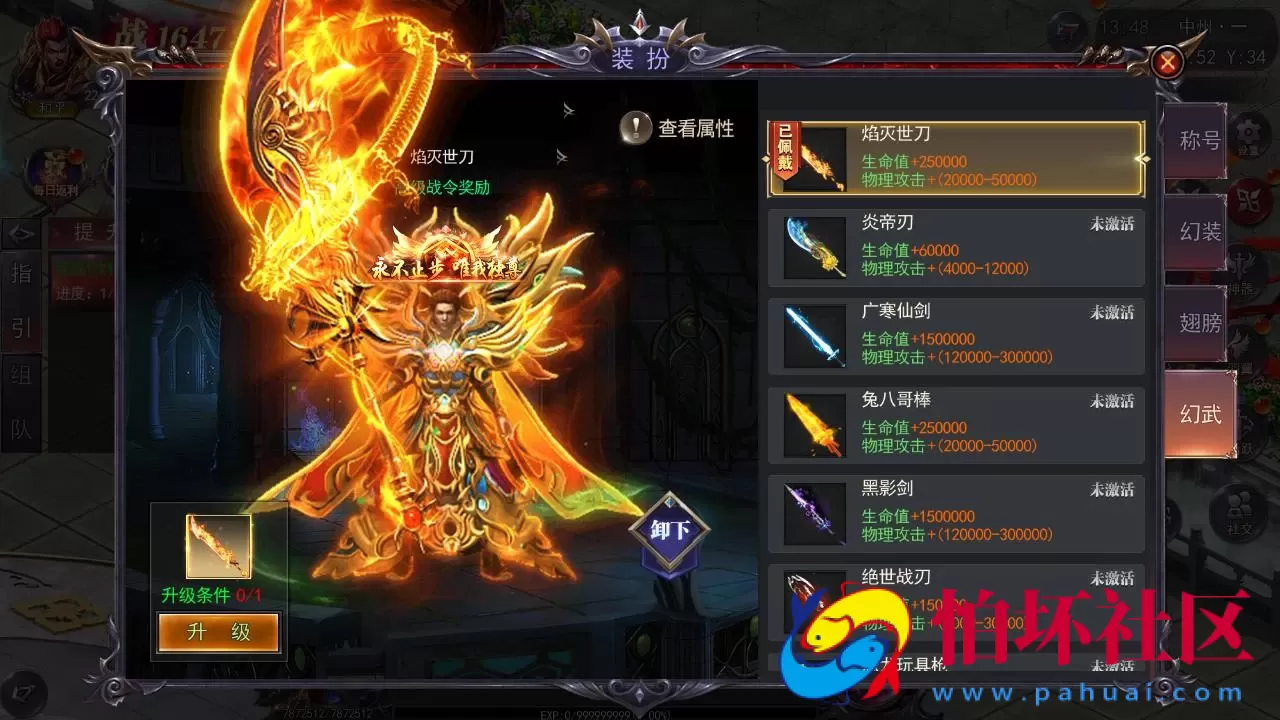Image resolution: width=1280 pixels, height=720 pixels.
Task: Click the 黑影剑 weapon icon
Action: point(812,512)
